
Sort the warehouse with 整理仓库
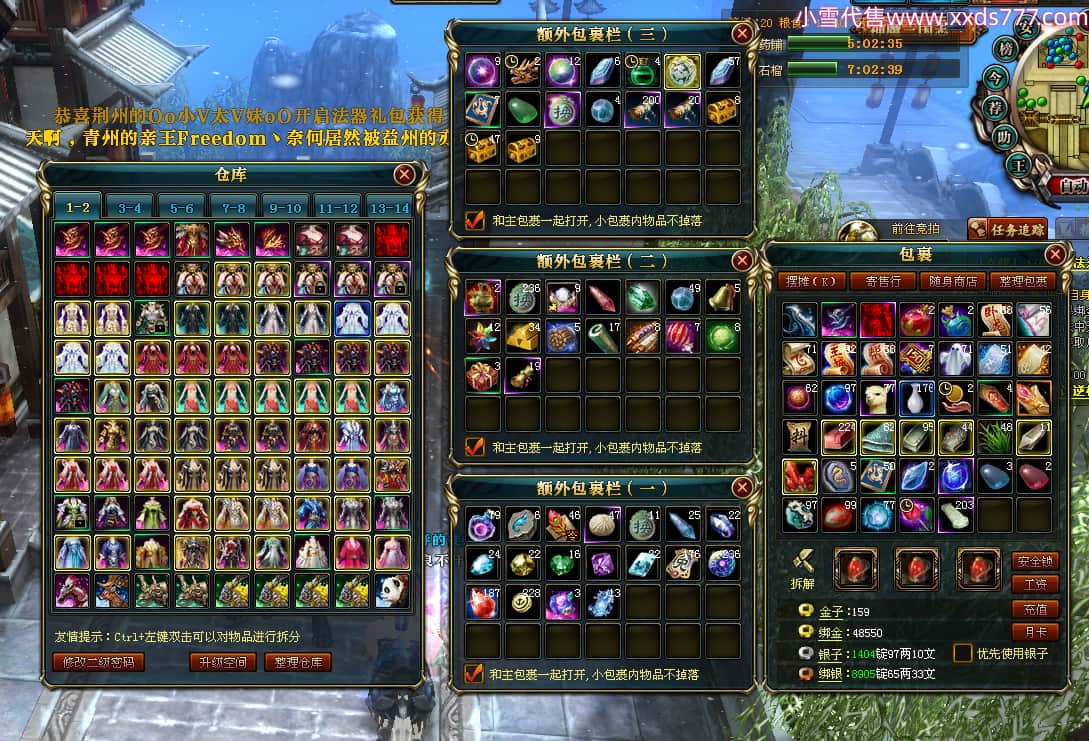pos(298,662)
